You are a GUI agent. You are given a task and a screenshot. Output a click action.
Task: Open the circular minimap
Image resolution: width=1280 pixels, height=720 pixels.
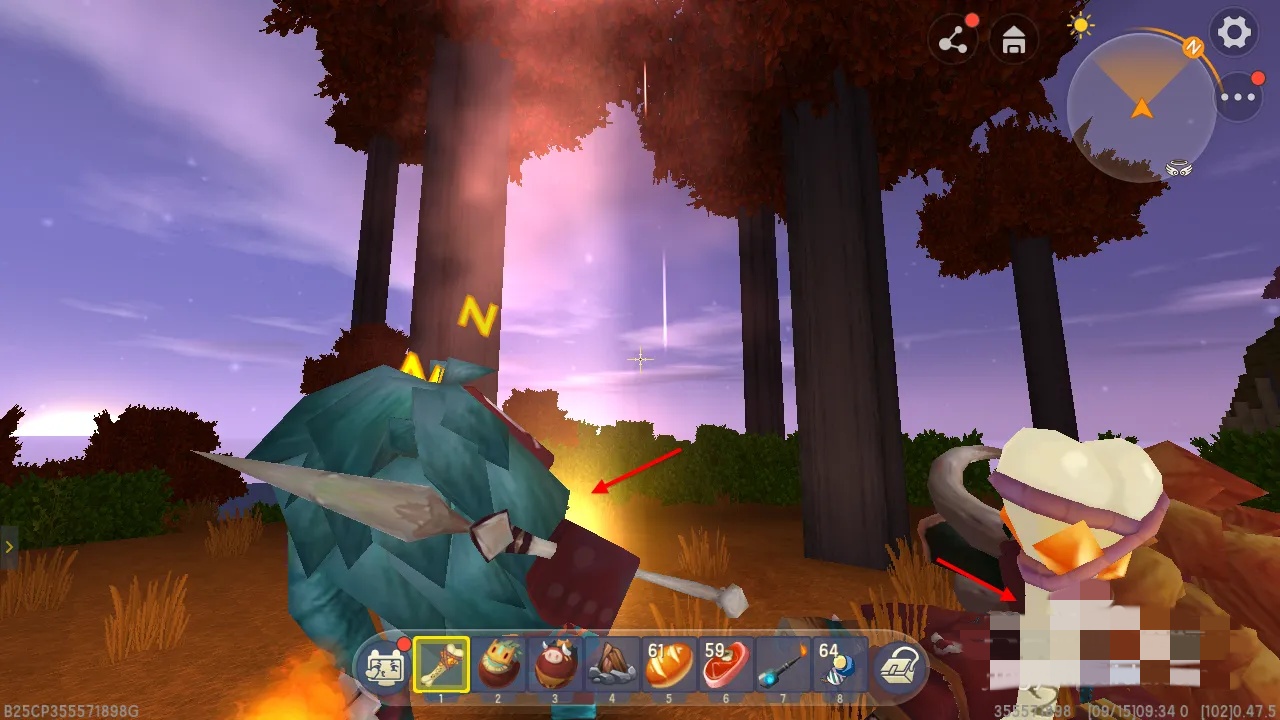(1141, 108)
